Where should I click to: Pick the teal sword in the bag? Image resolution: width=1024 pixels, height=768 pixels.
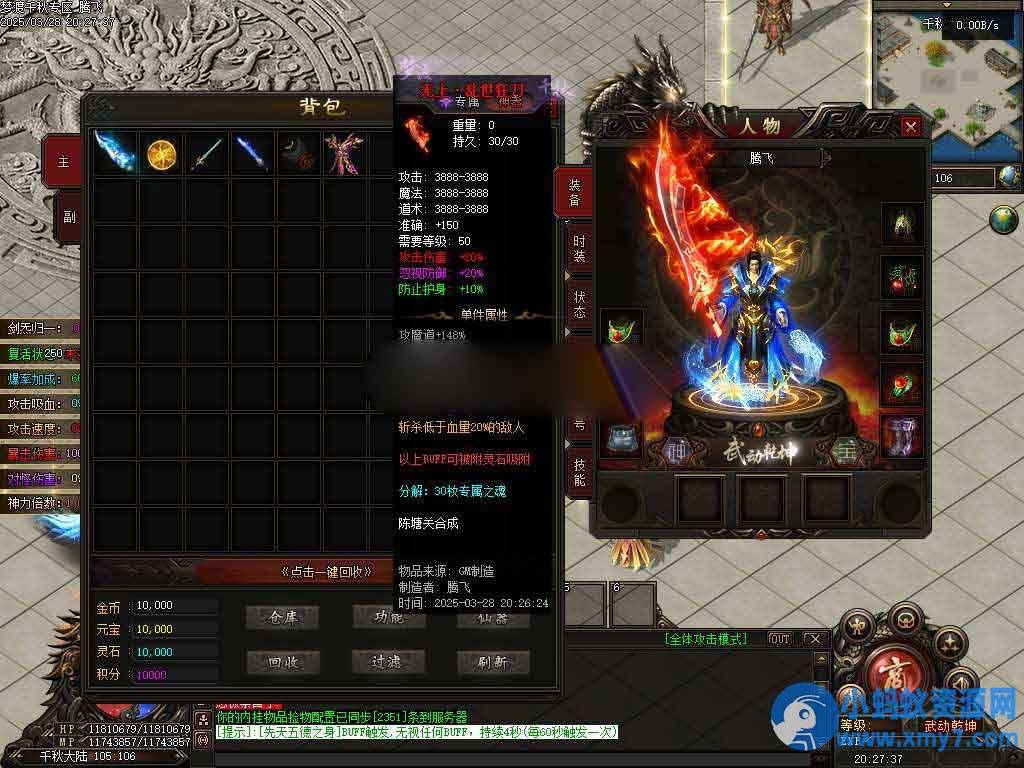(207, 154)
